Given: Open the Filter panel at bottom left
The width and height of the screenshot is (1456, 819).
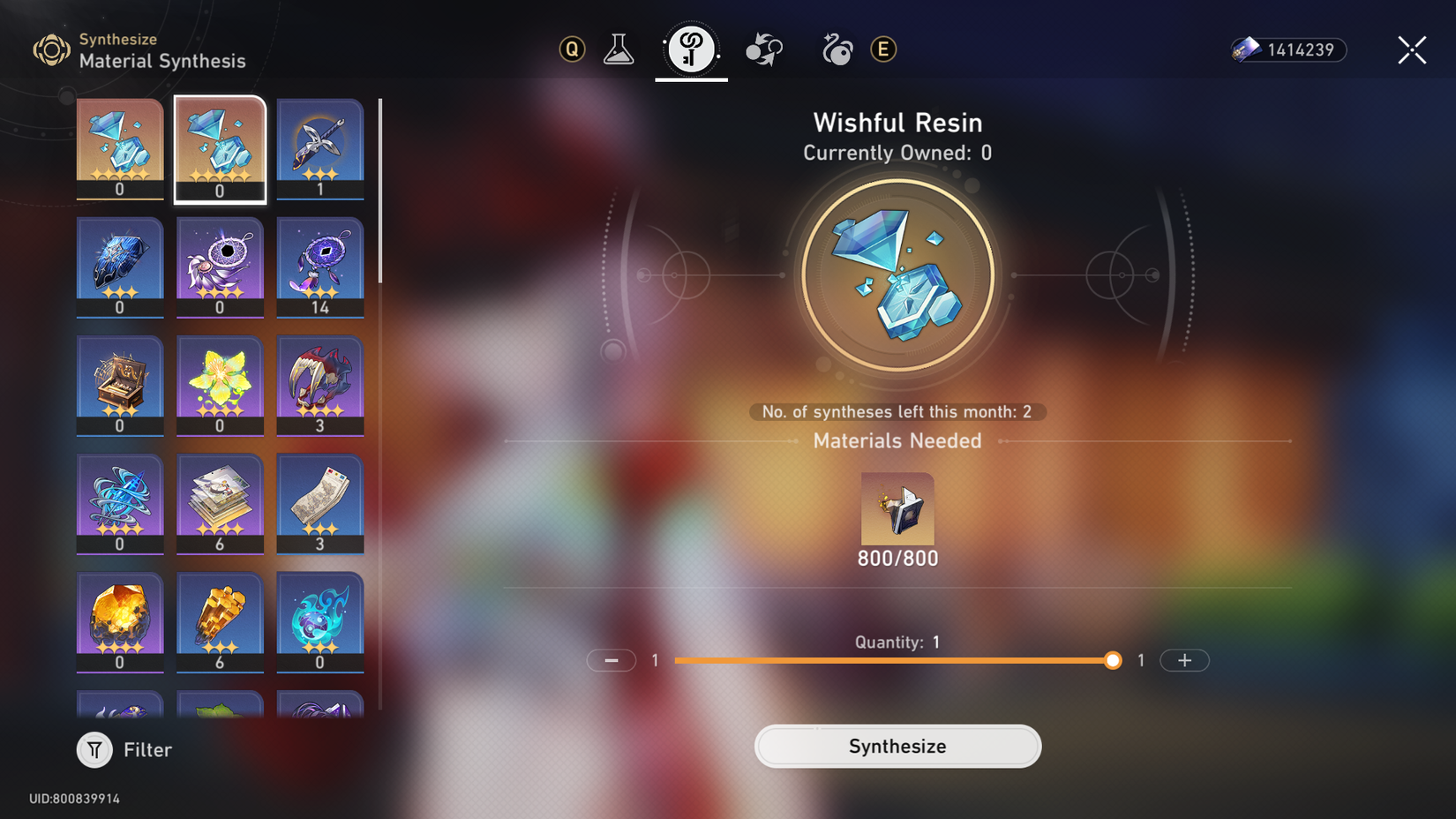Looking at the screenshot, I should (x=124, y=749).
